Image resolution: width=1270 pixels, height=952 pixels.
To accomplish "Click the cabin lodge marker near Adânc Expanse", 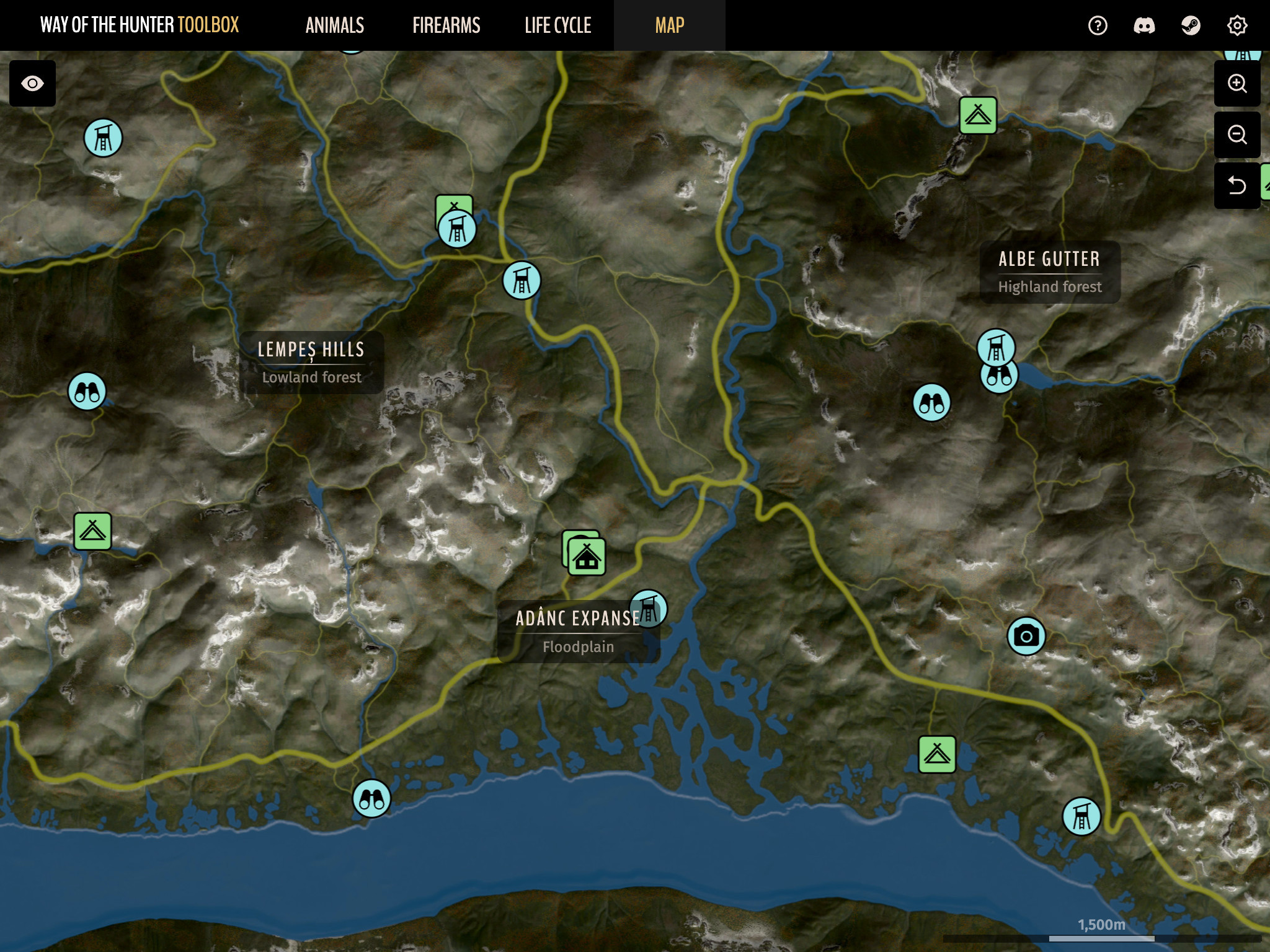I will point(587,557).
